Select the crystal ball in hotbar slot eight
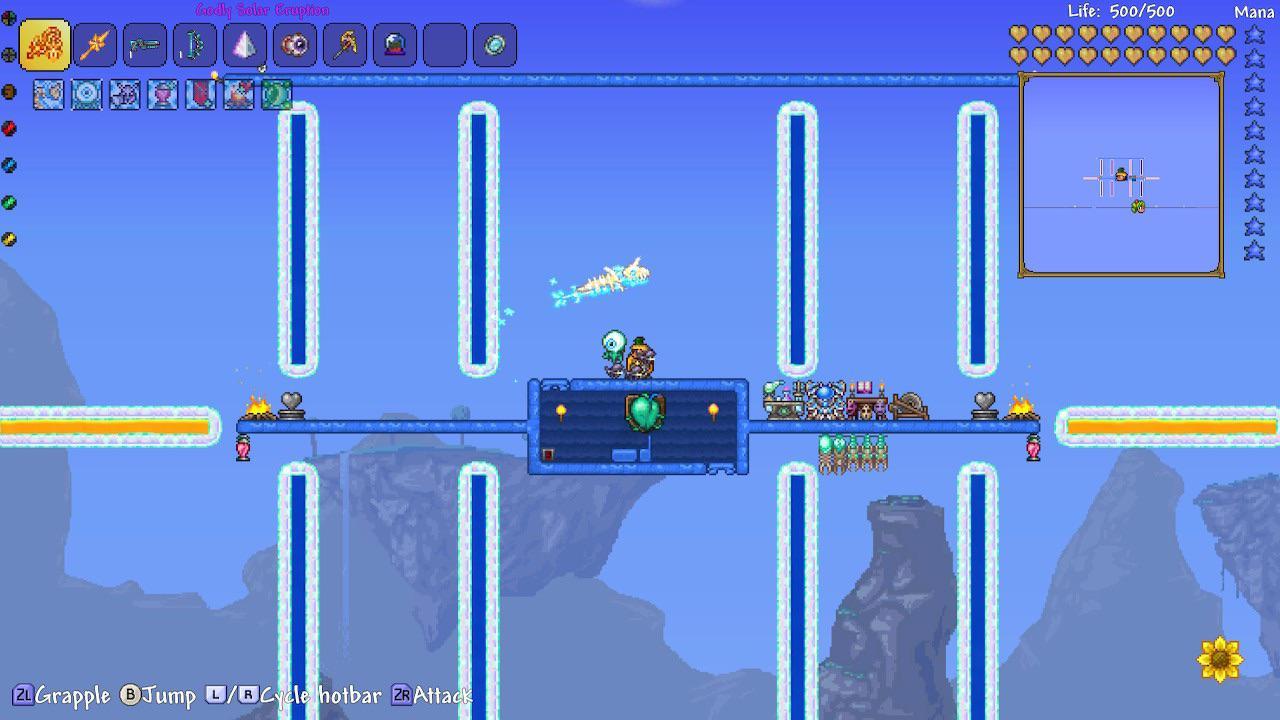The image size is (1280, 720). click(x=394, y=45)
